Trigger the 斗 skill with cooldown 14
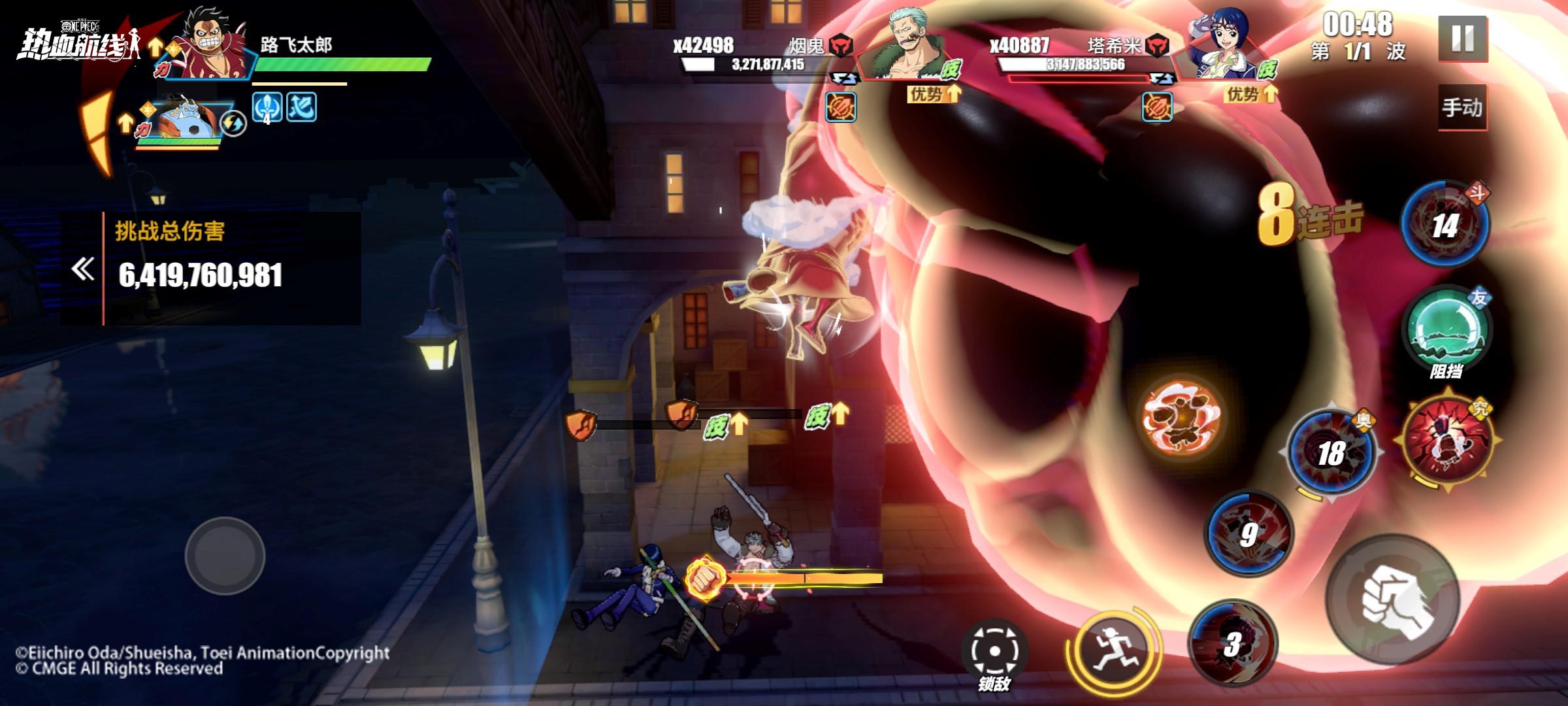Viewport: 1568px width, 706px height. (x=1445, y=224)
